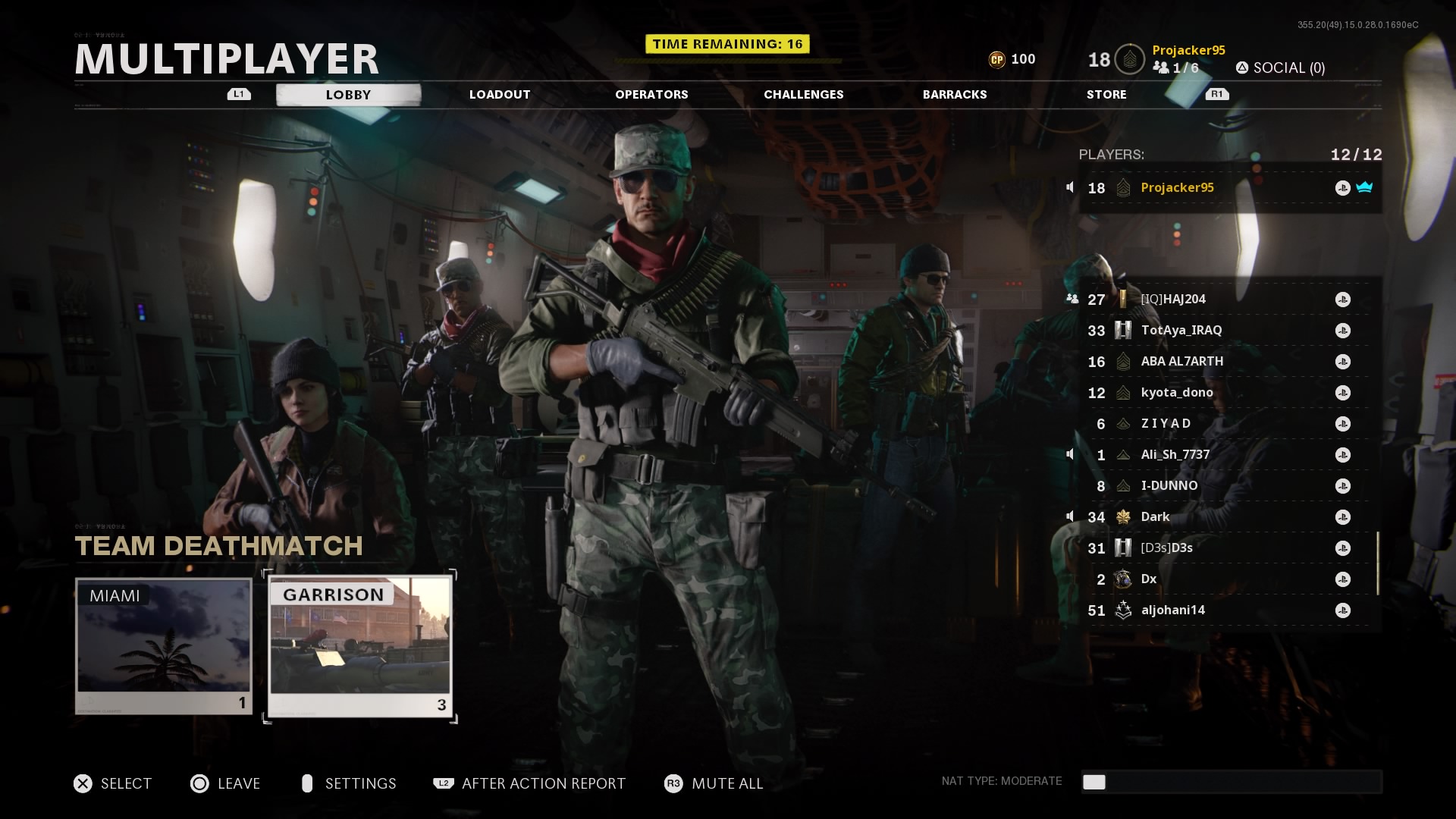Switch to the Loadout tab
1456x819 pixels.
(x=499, y=95)
